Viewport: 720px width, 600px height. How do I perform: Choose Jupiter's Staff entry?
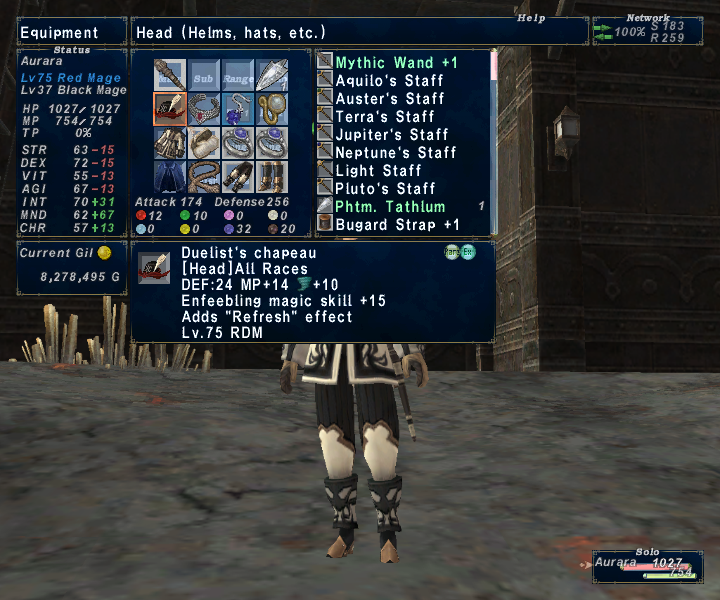tap(392, 135)
